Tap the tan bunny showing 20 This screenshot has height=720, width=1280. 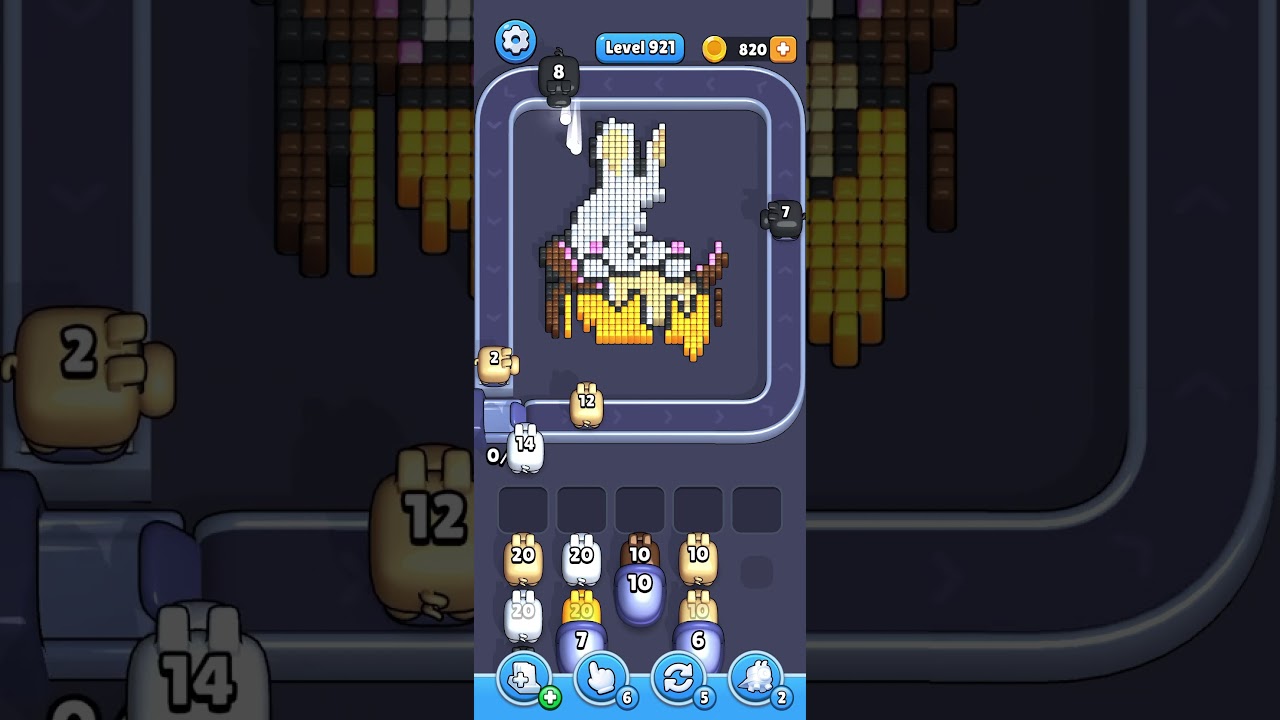521,558
